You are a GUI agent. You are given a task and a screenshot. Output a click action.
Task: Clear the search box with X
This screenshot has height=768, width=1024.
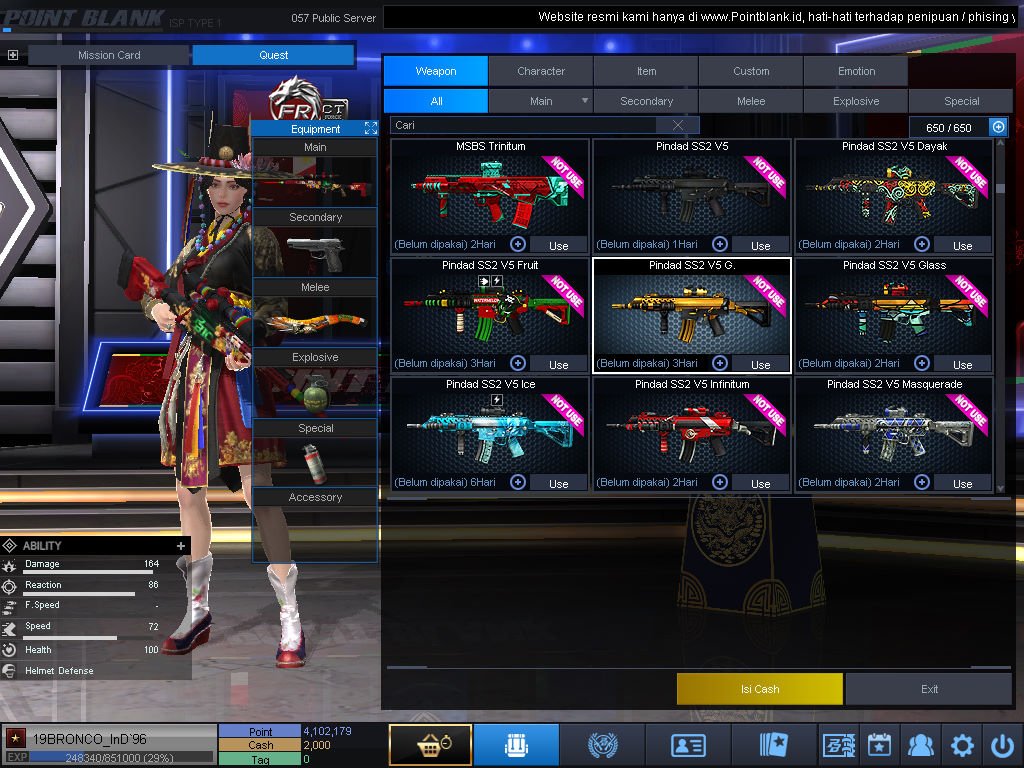(x=678, y=125)
